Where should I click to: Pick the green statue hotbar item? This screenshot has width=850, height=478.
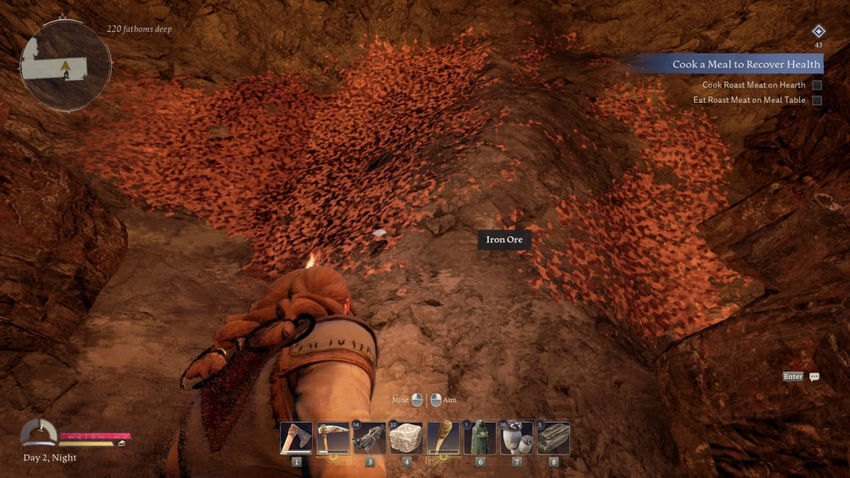click(x=480, y=438)
